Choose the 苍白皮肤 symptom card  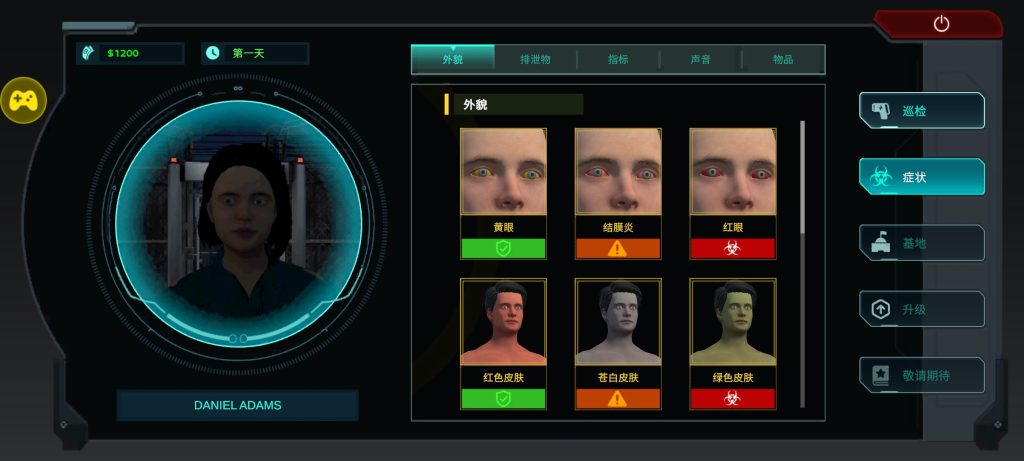point(617,343)
